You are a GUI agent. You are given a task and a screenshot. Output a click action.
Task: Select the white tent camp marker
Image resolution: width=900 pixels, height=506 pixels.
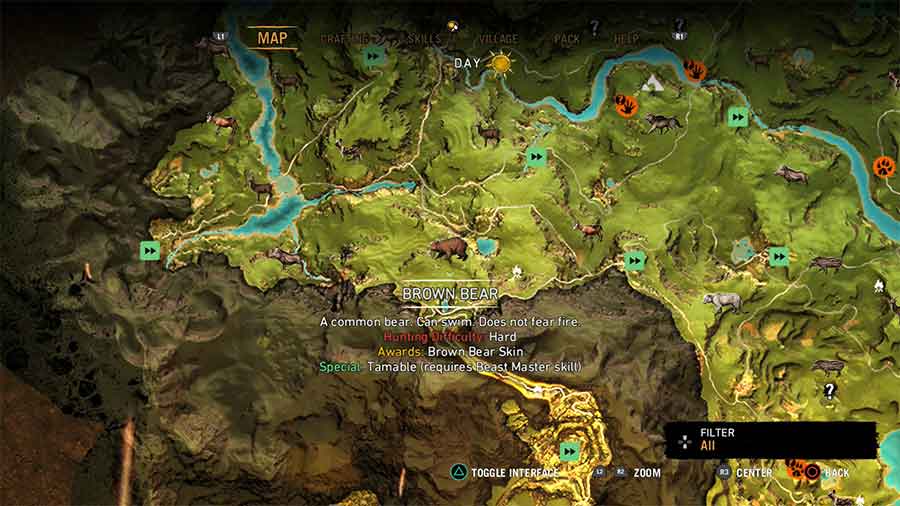point(655,83)
